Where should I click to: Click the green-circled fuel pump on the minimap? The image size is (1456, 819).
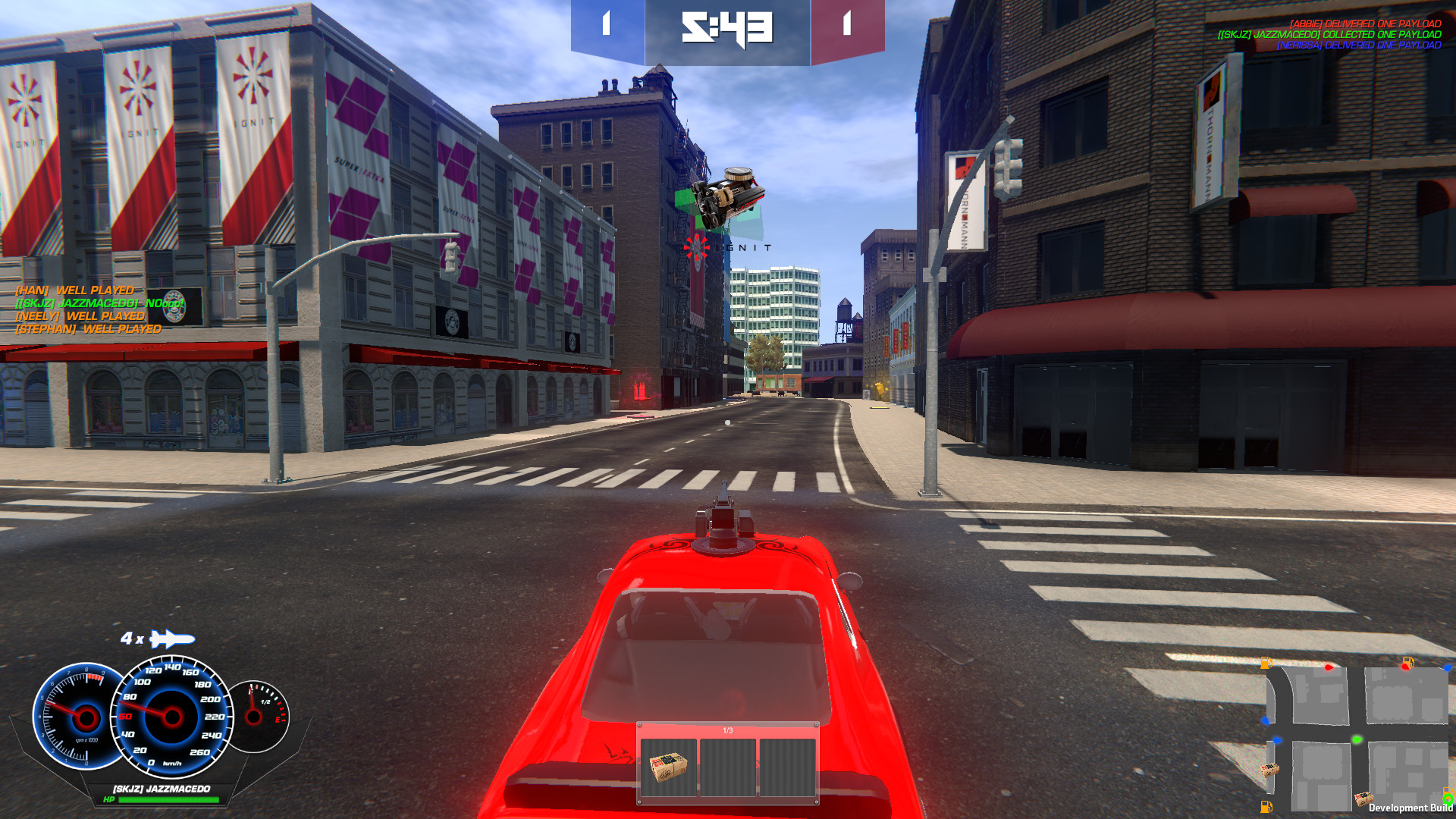[1447, 797]
